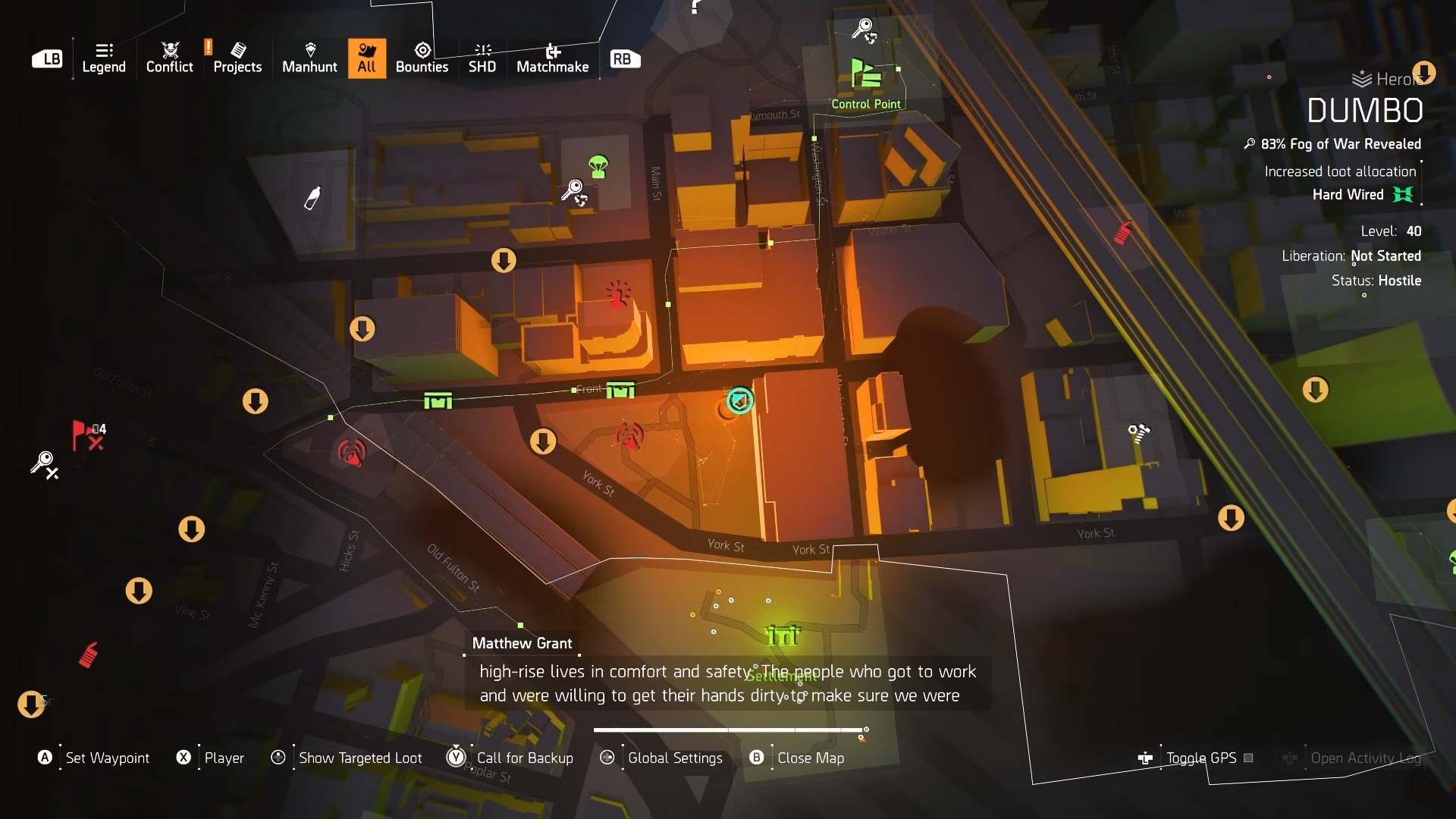Toggle GPS option
The width and height of the screenshot is (1456, 819).
point(1200,758)
